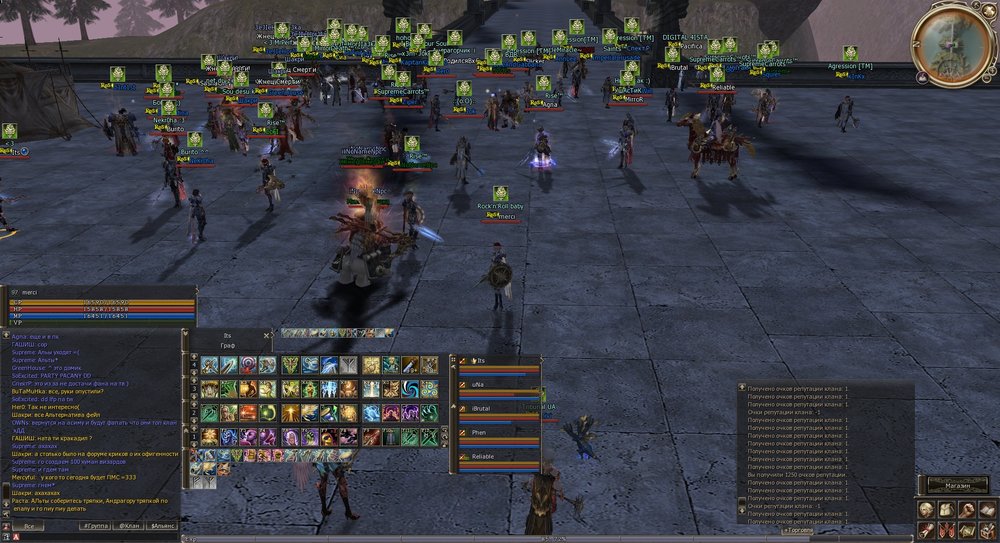The height and width of the screenshot is (543, 1000).
Task: Open the map icon in menu
Action: pyautogui.click(x=967, y=529)
